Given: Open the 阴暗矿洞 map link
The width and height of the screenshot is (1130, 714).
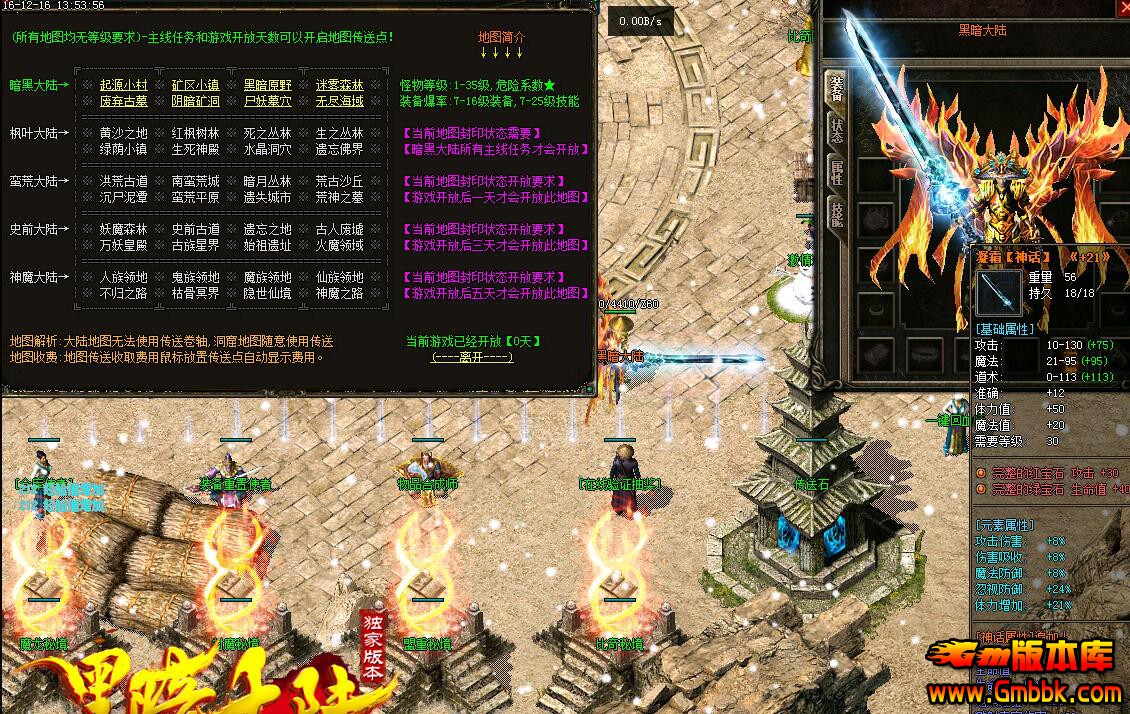Looking at the screenshot, I should (x=195, y=101).
